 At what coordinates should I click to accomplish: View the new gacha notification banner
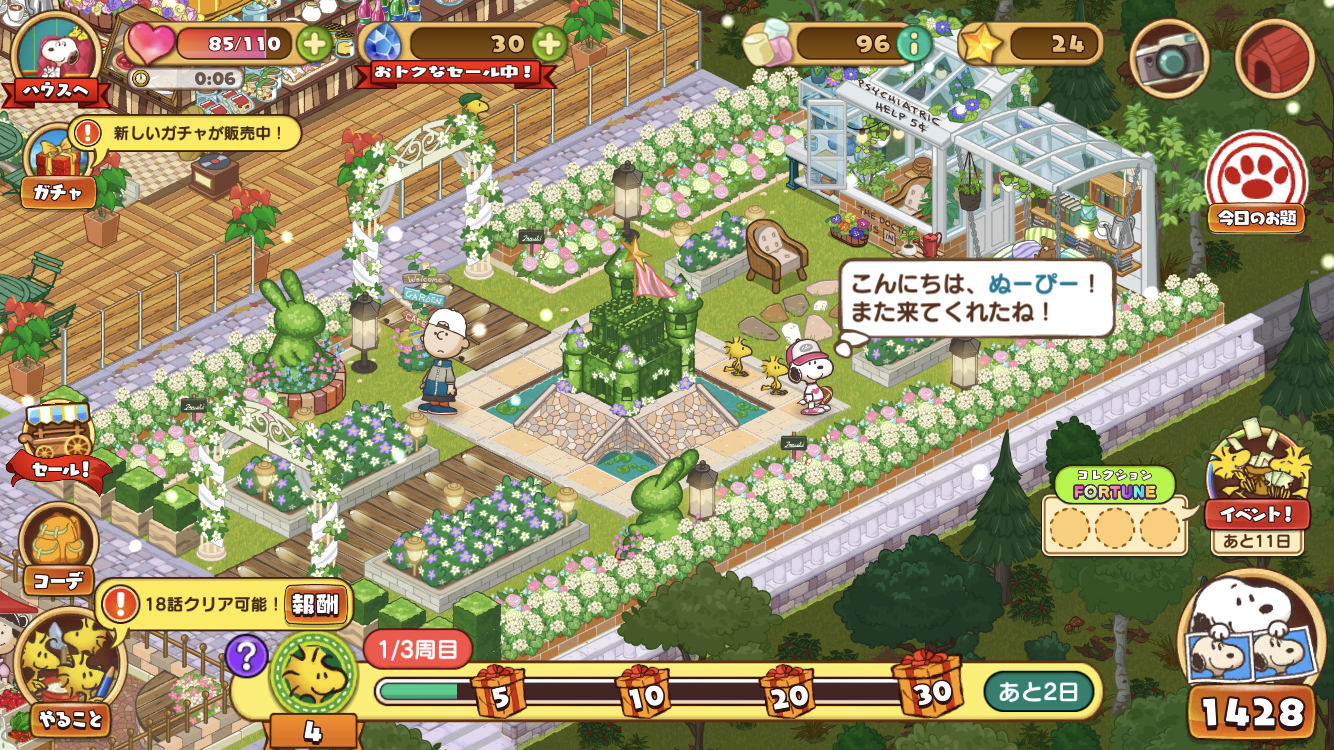point(188,131)
